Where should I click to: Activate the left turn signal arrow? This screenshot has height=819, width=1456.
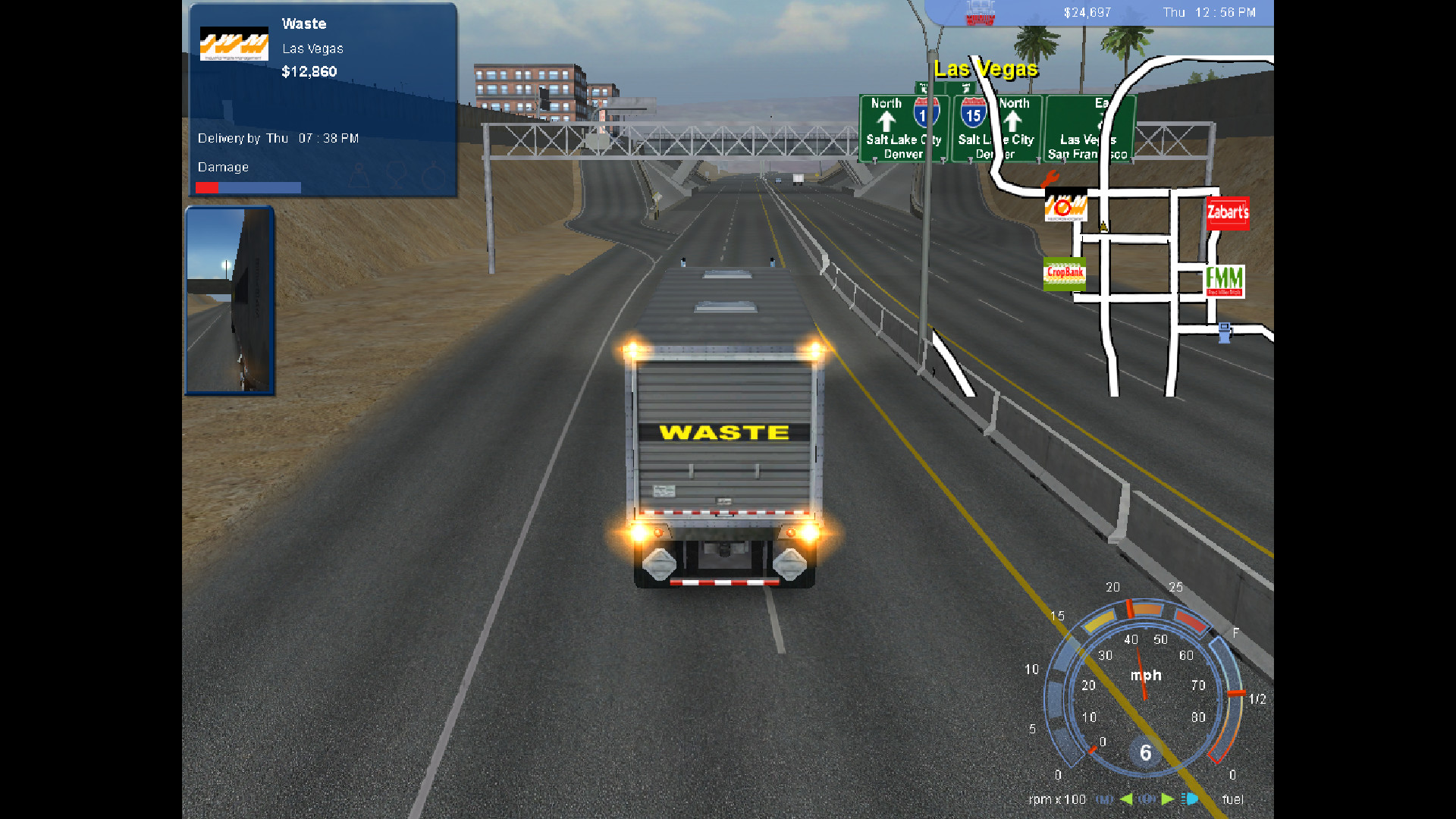click(x=1126, y=799)
